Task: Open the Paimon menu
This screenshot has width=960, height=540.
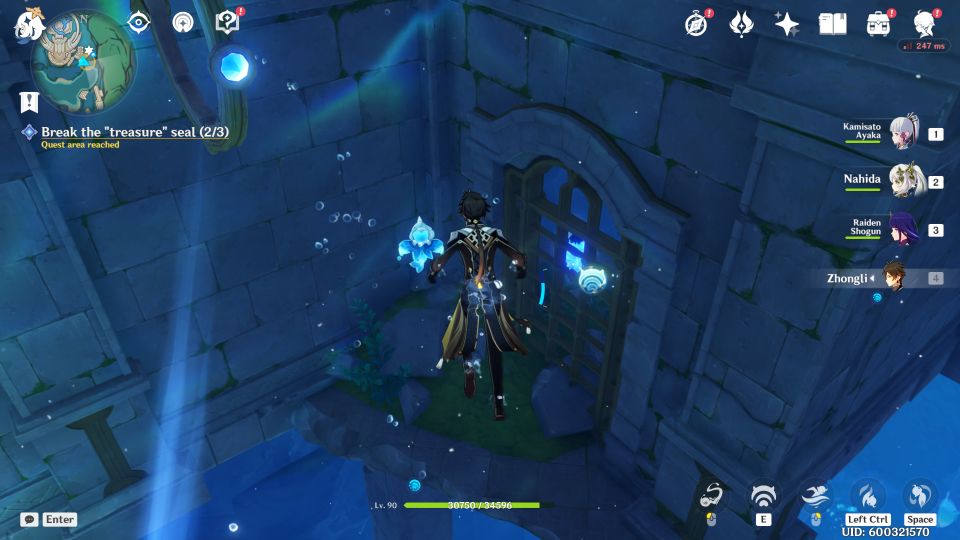Action: [x=25, y=25]
